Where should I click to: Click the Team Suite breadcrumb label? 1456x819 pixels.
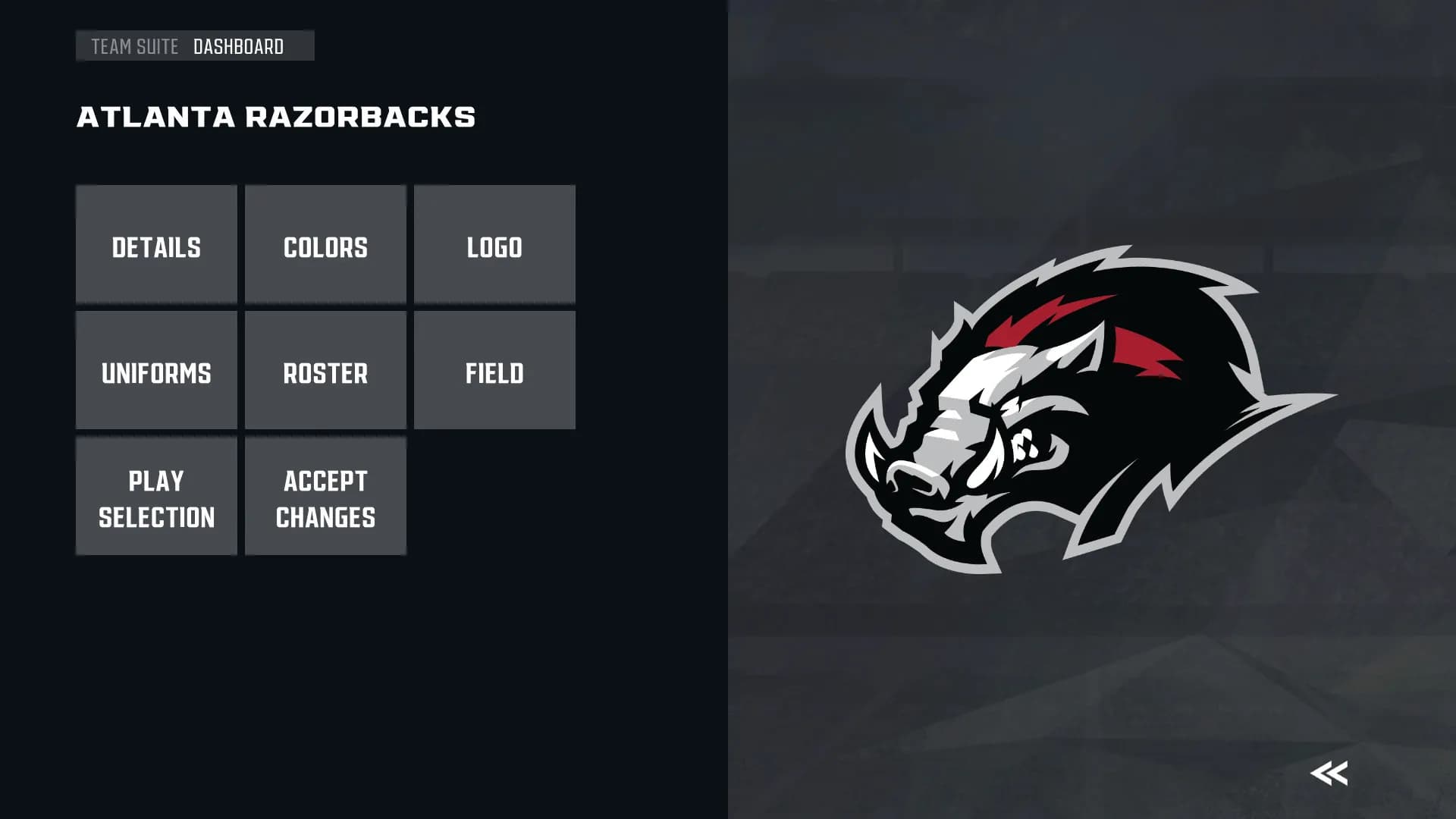pyautogui.click(x=134, y=47)
